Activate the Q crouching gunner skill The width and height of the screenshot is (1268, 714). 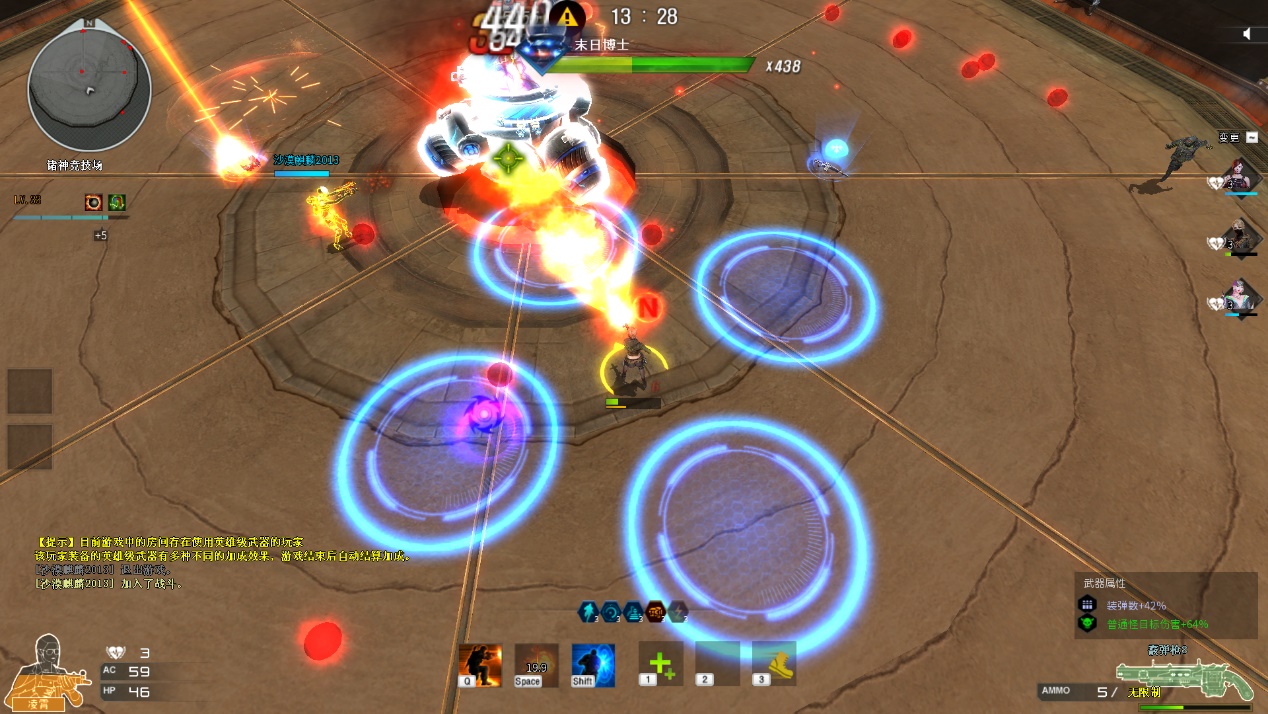[479, 665]
